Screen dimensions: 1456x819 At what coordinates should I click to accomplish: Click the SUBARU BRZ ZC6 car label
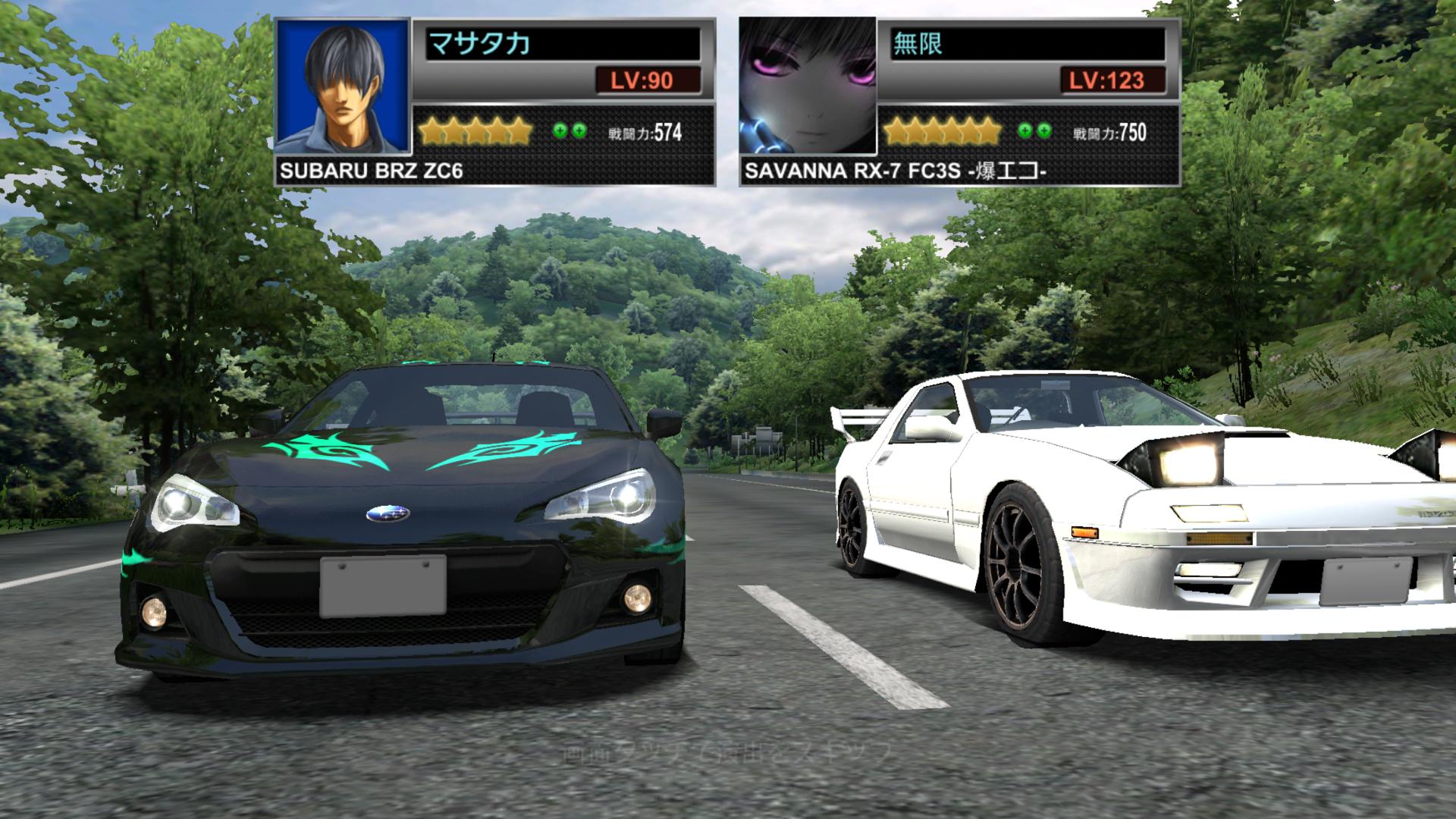pos(371,171)
